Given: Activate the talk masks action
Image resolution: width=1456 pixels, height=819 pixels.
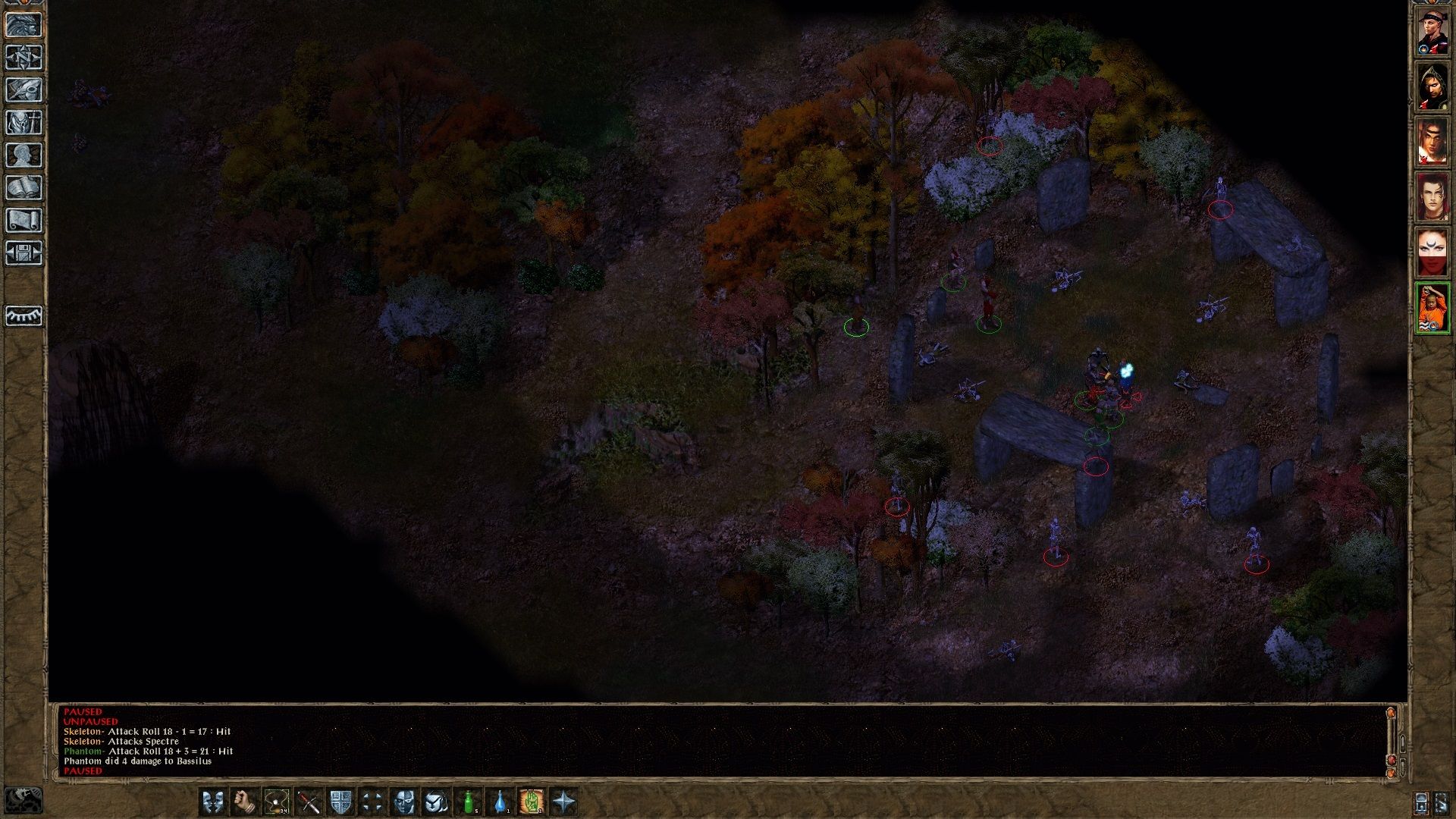Looking at the screenshot, I should 213,802.
